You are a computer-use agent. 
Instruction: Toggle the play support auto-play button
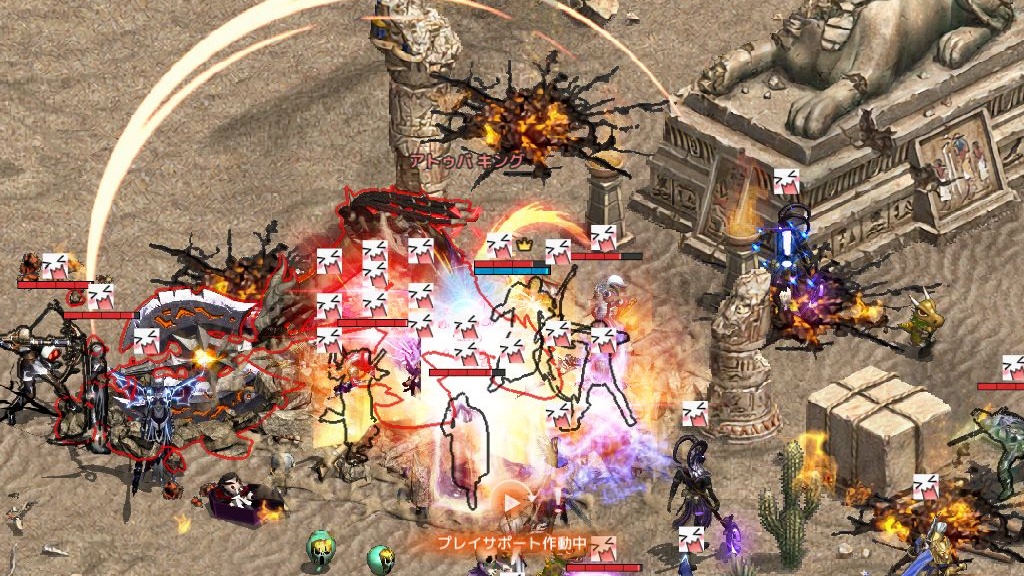tap(513, 503)
